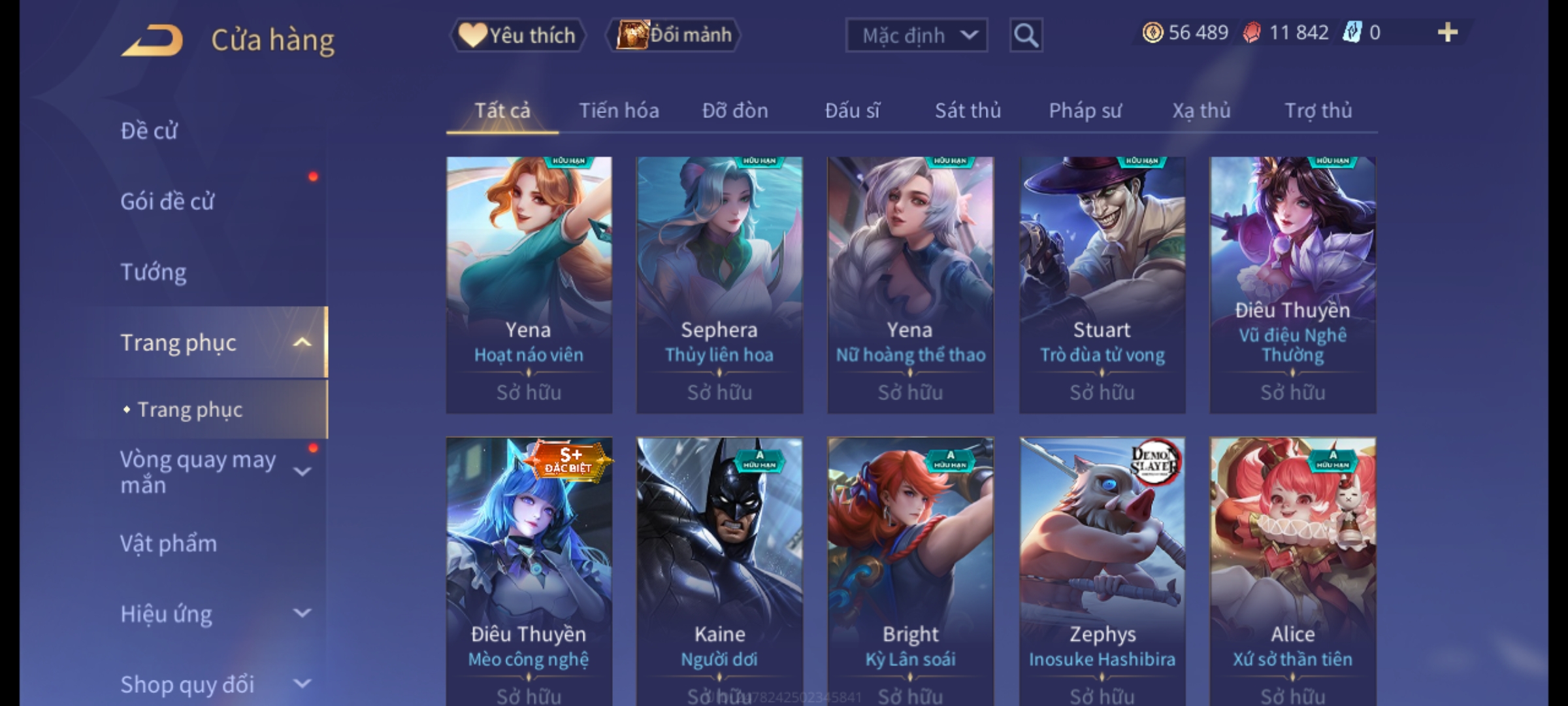Image resolution: width=1568 pixels, height=706 pixels.
Task: Go back using the gold arrow button
Action: click(x=152, y=41)
